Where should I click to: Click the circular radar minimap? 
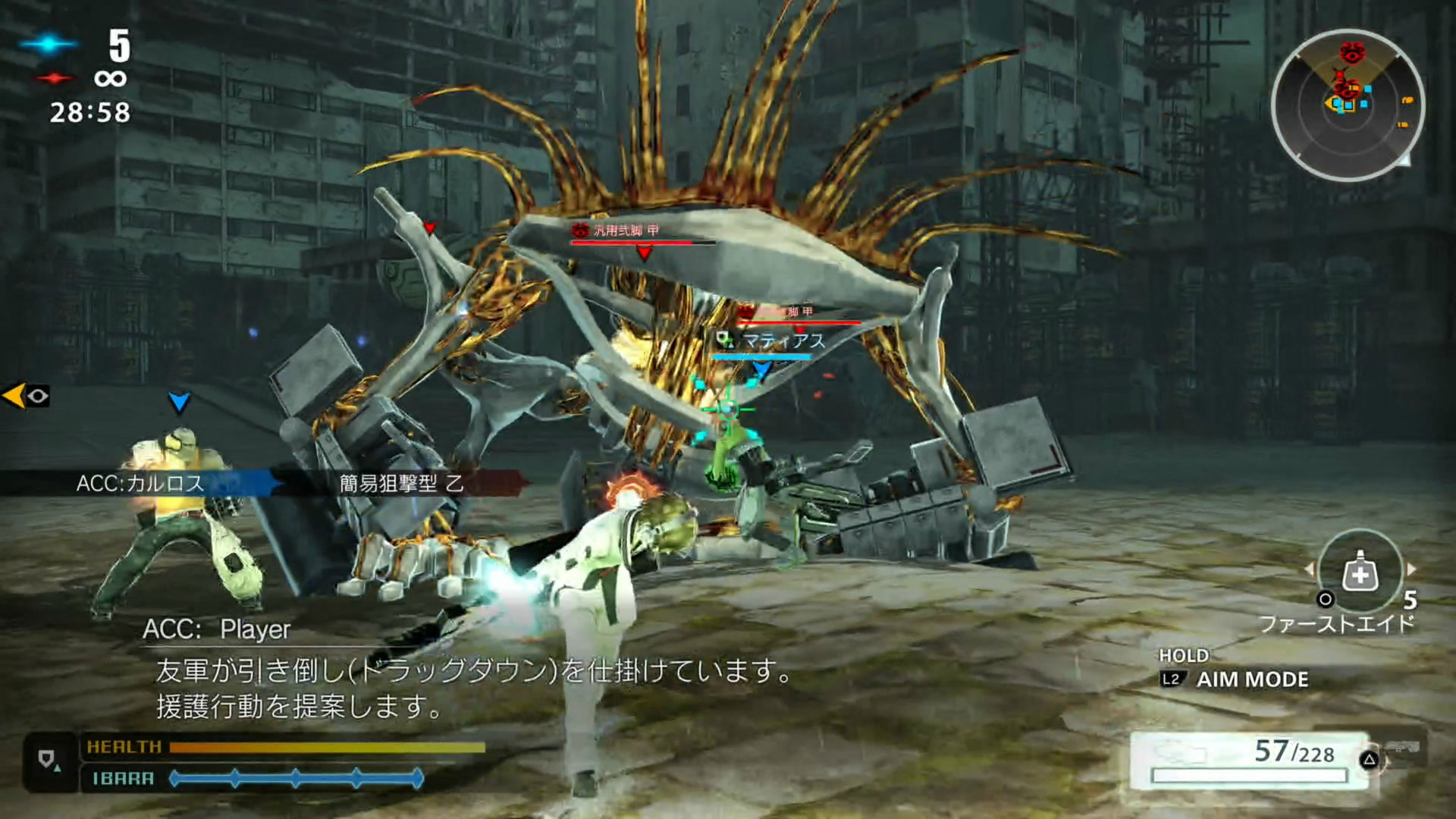coord(1348,105)
